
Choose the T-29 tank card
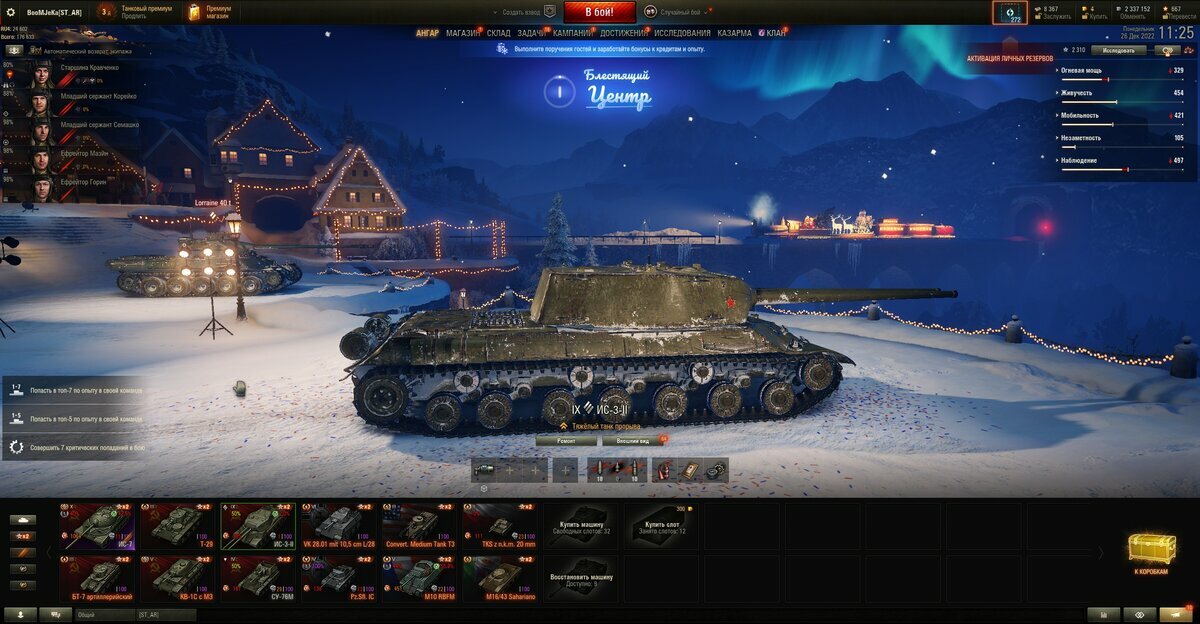(178, 525)
